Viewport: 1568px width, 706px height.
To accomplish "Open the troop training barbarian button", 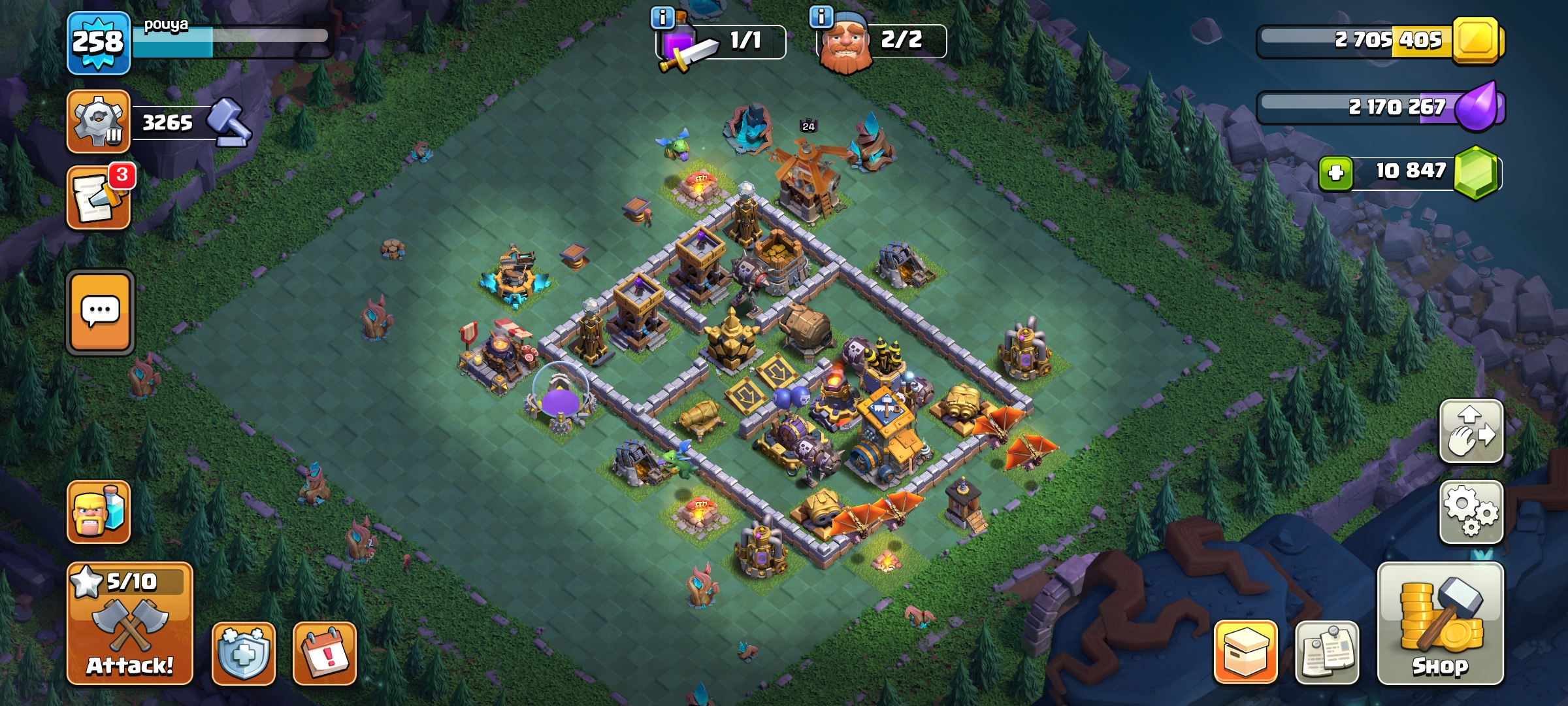I will 99,512.
